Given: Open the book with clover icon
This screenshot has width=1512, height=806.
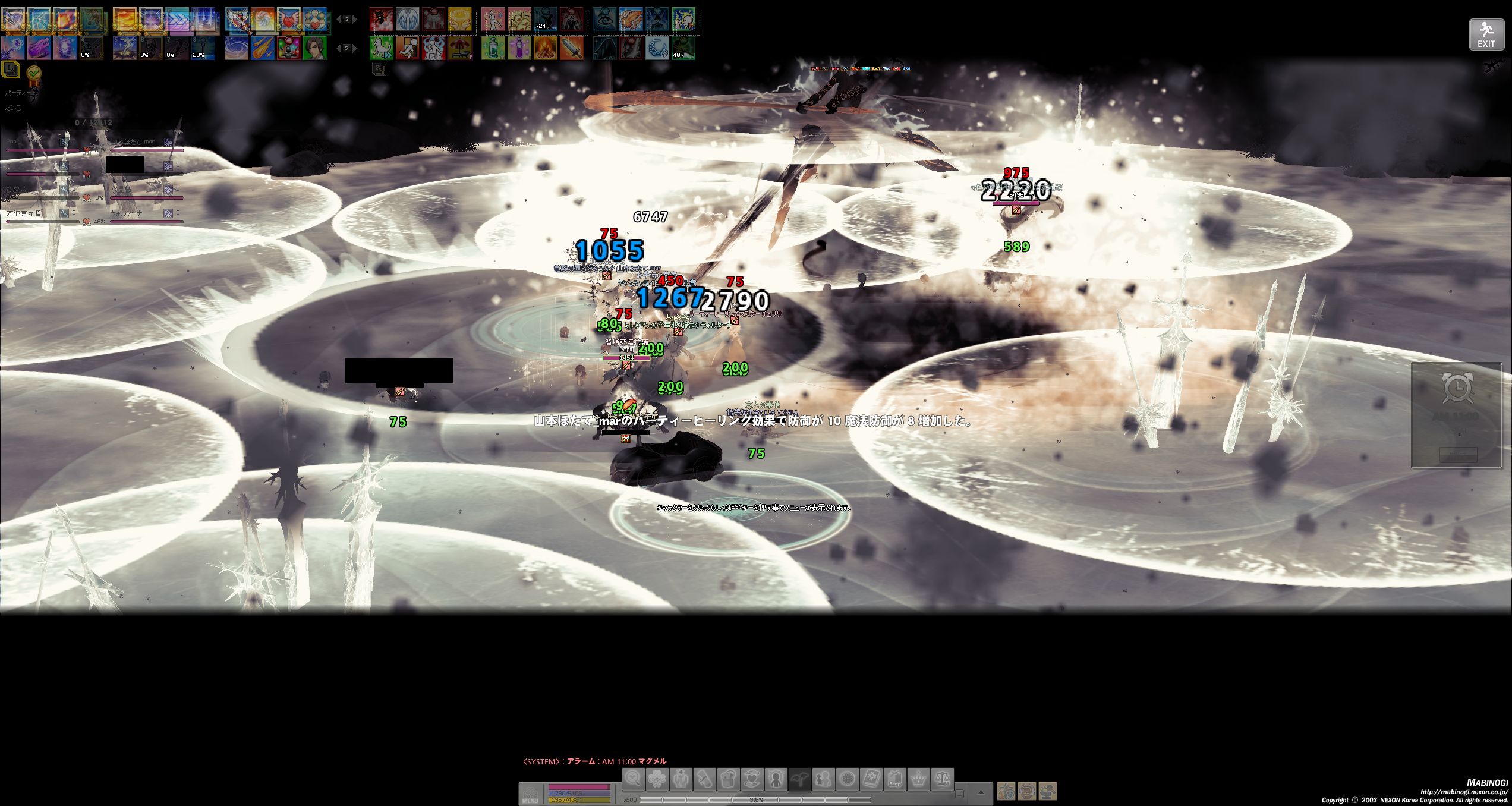Looking at the screenshot, I should click(871, 779).
